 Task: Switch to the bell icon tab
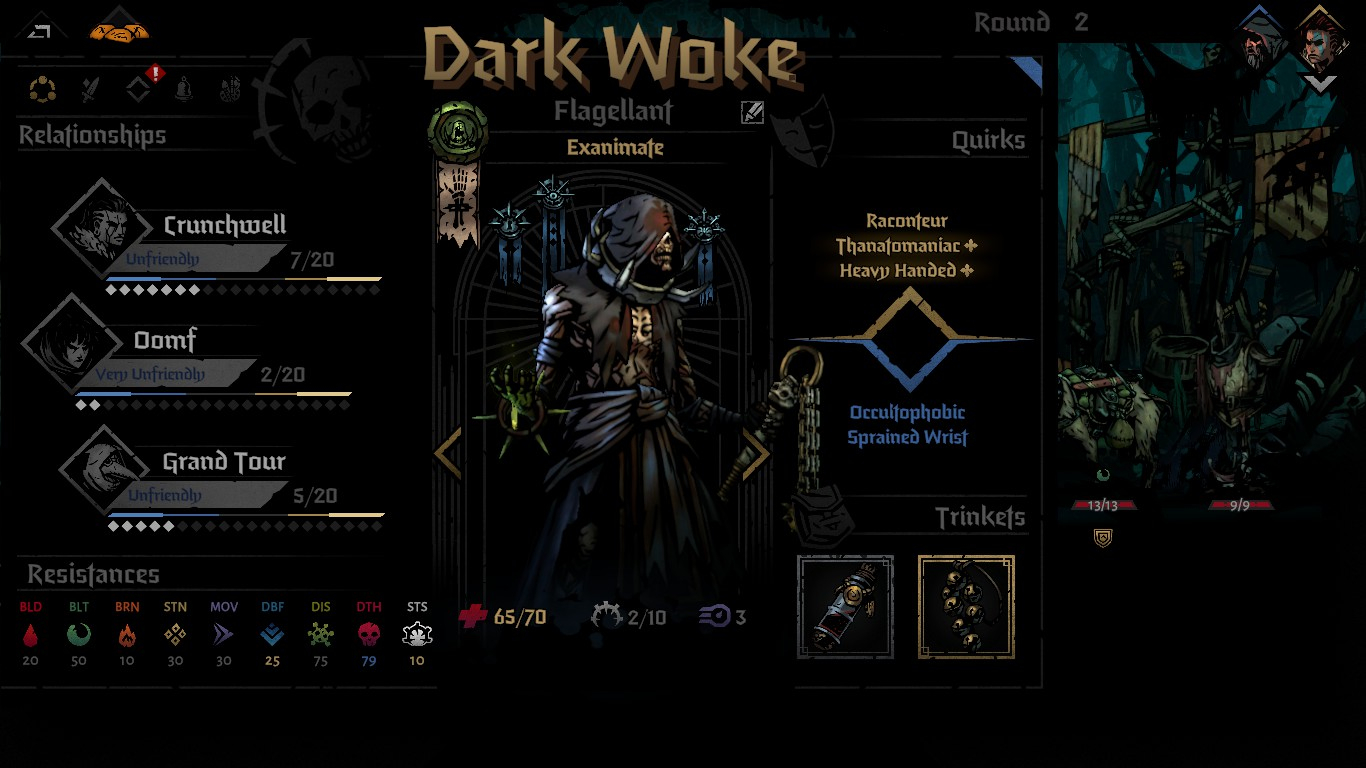[x=185, y=90]
